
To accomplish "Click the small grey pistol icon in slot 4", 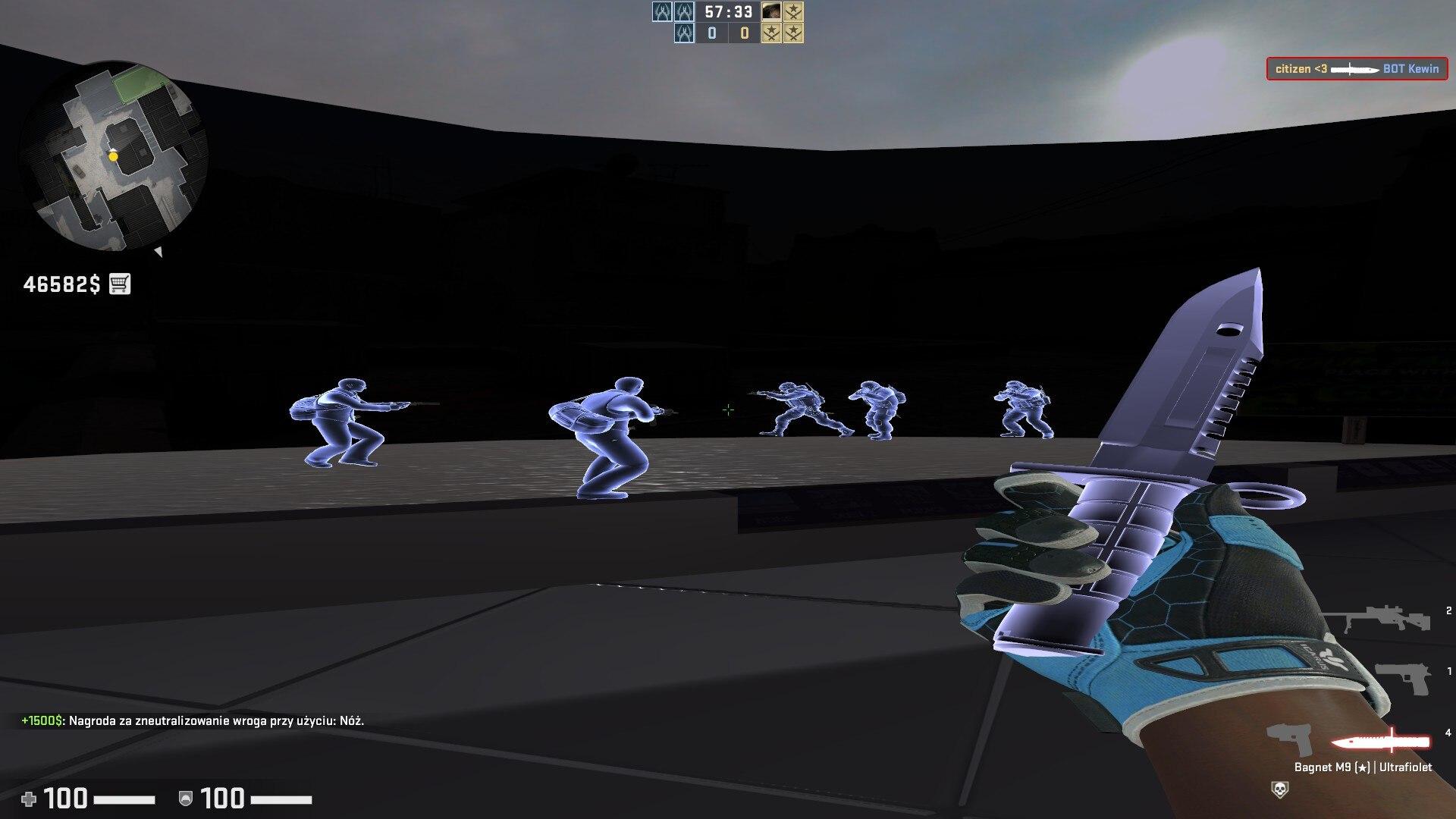I will point(1288,739).
